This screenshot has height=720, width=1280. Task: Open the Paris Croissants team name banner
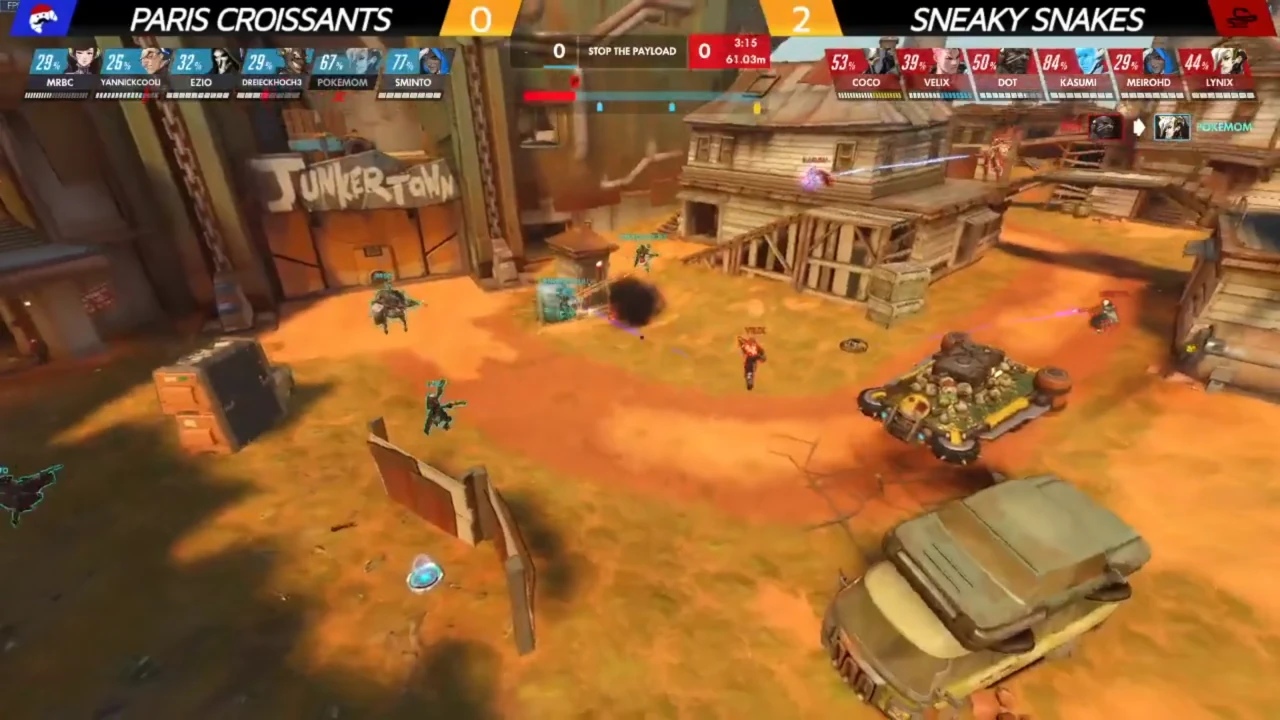[x=260, y=18]
